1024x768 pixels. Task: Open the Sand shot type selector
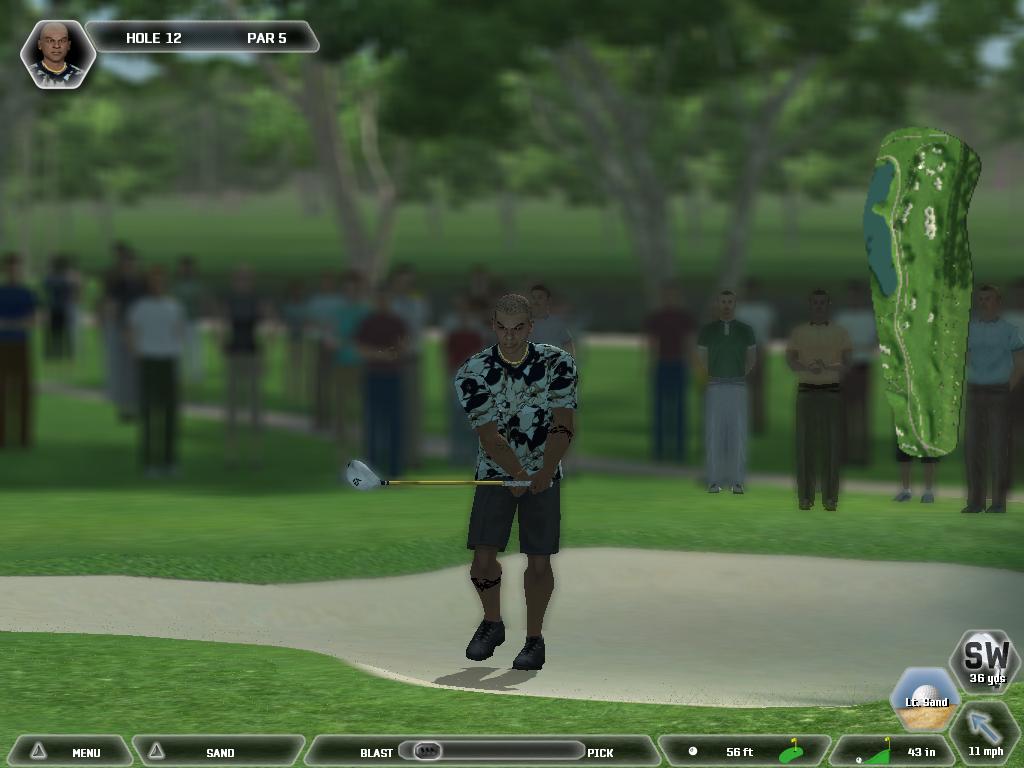[220, 752]
